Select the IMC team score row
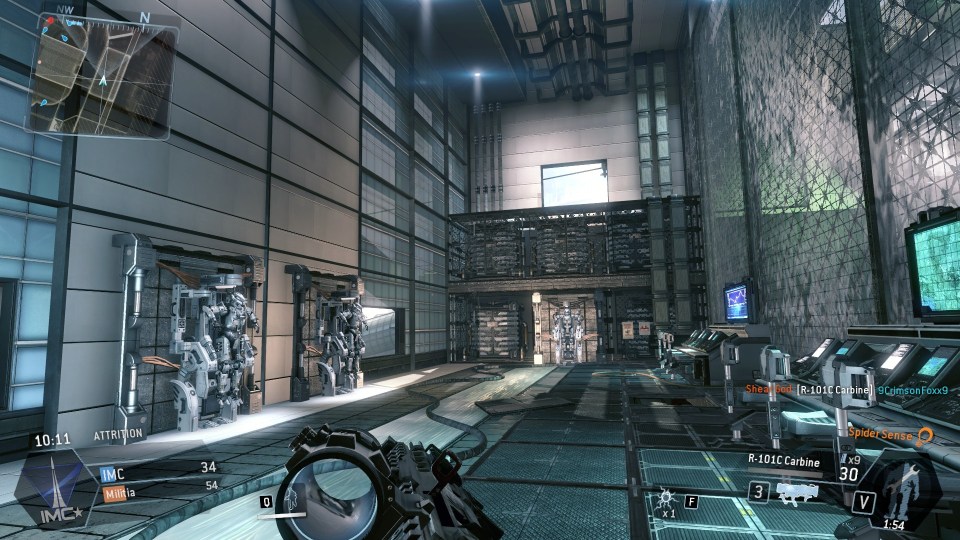Image resolution: width=960 pixels, height=540 pixels. (160, 467)
